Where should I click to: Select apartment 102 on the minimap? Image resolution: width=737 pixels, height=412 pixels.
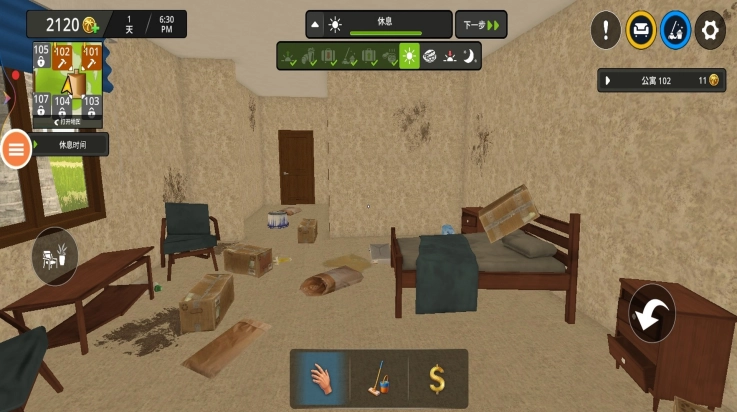coord(62,56)
